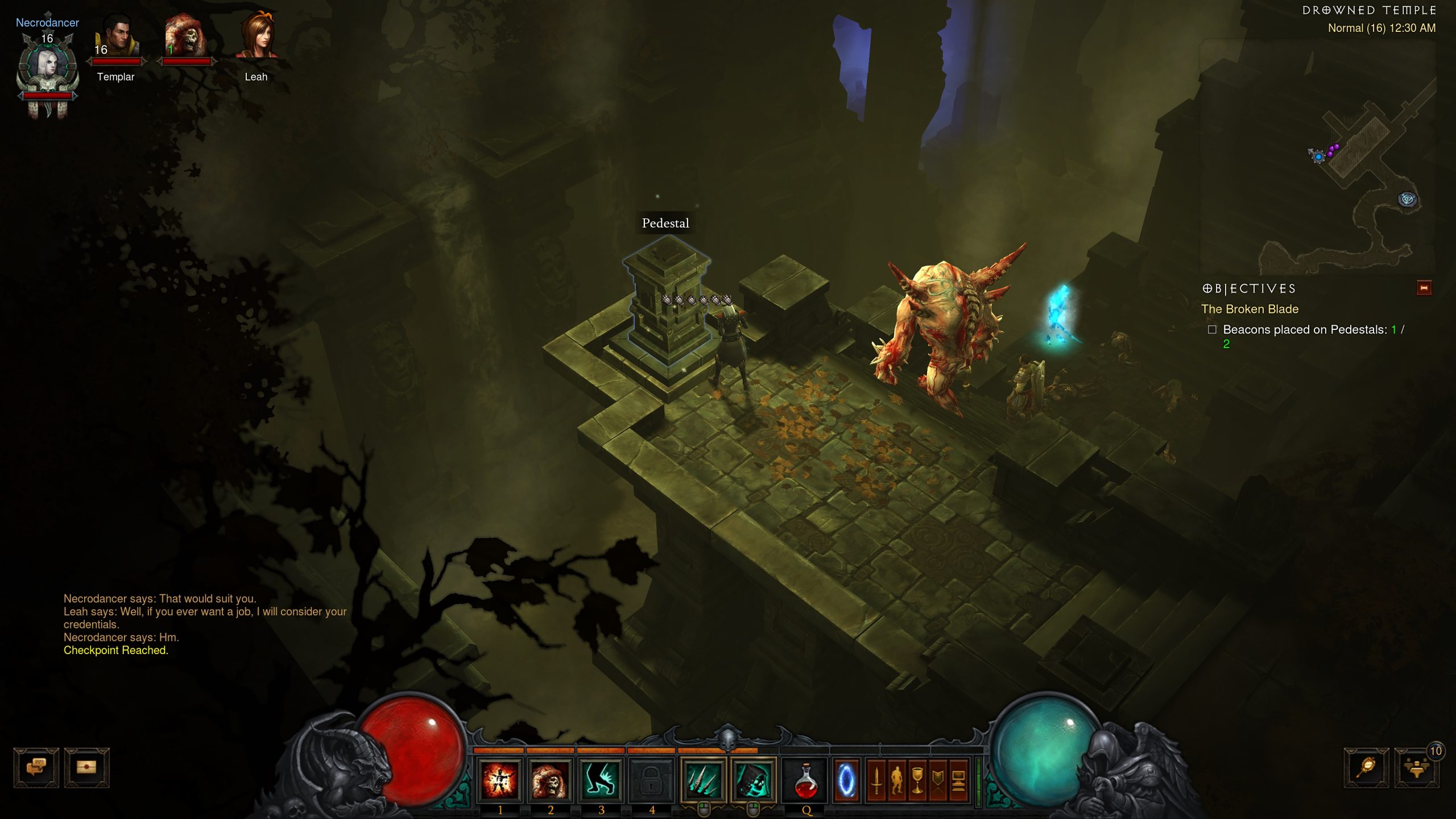Open Inventory via the sword icon
The width and height of the screenshot is (1456, 819).
876,780
